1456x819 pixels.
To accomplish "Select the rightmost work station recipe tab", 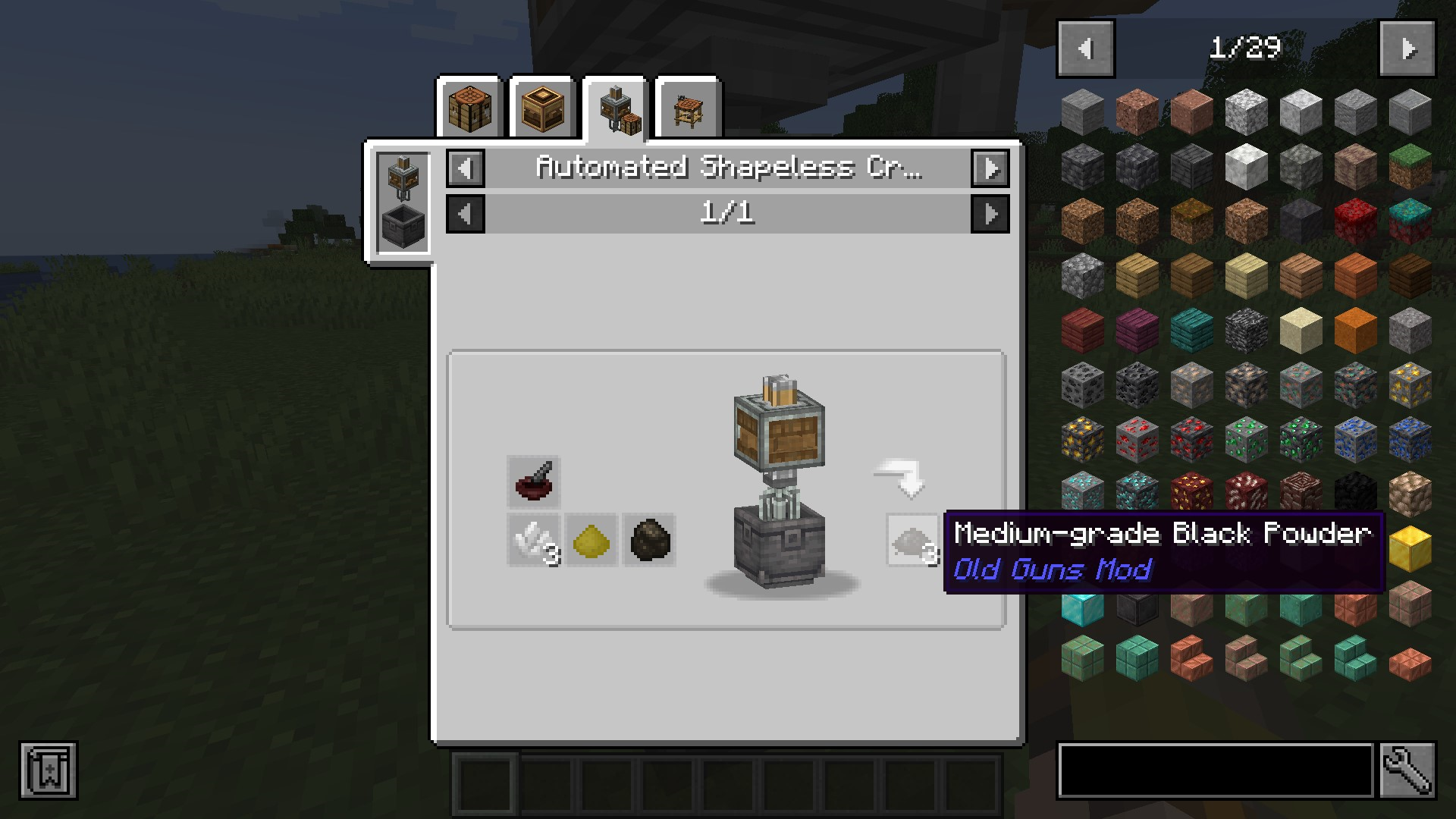I will 687,106.
